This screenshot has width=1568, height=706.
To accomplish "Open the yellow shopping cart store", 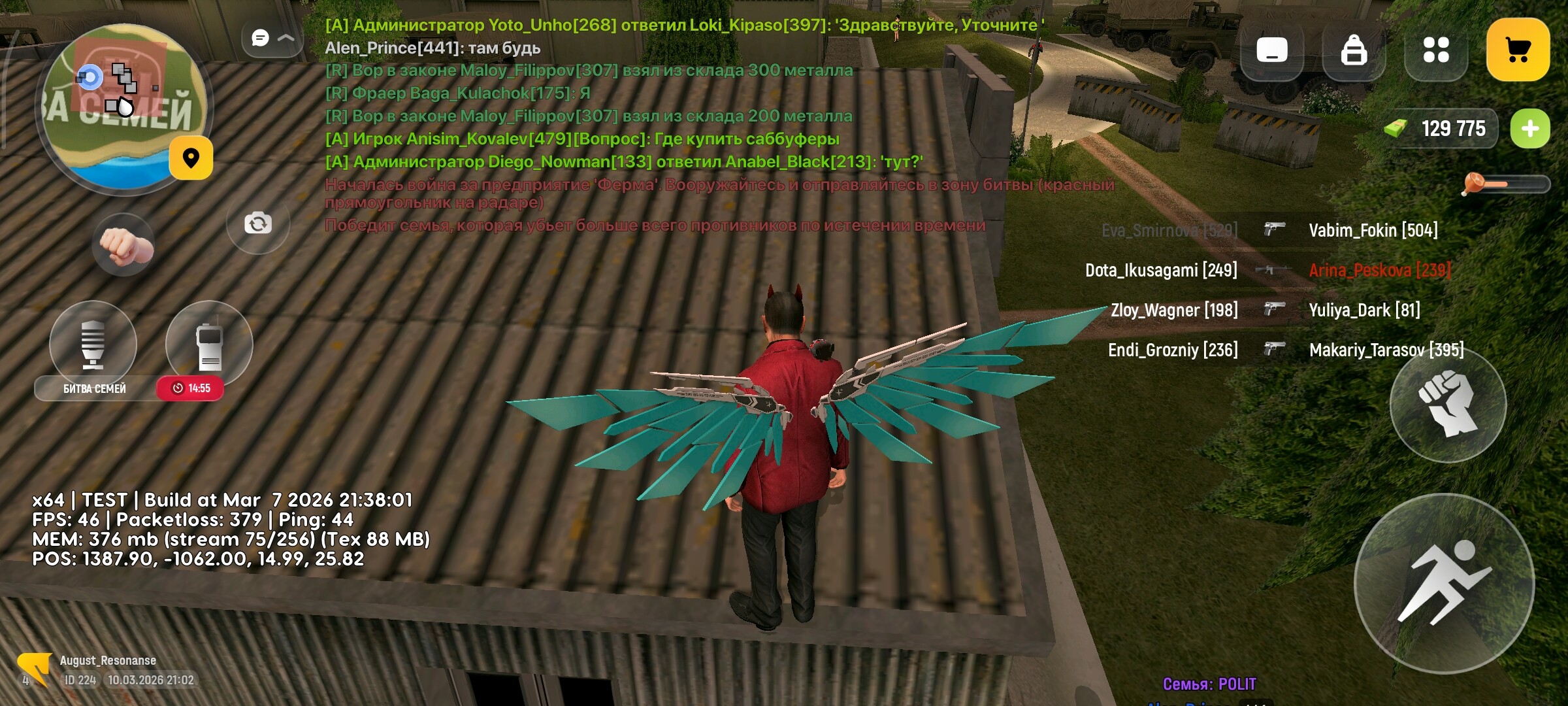I will click(x=1517, y=50).
